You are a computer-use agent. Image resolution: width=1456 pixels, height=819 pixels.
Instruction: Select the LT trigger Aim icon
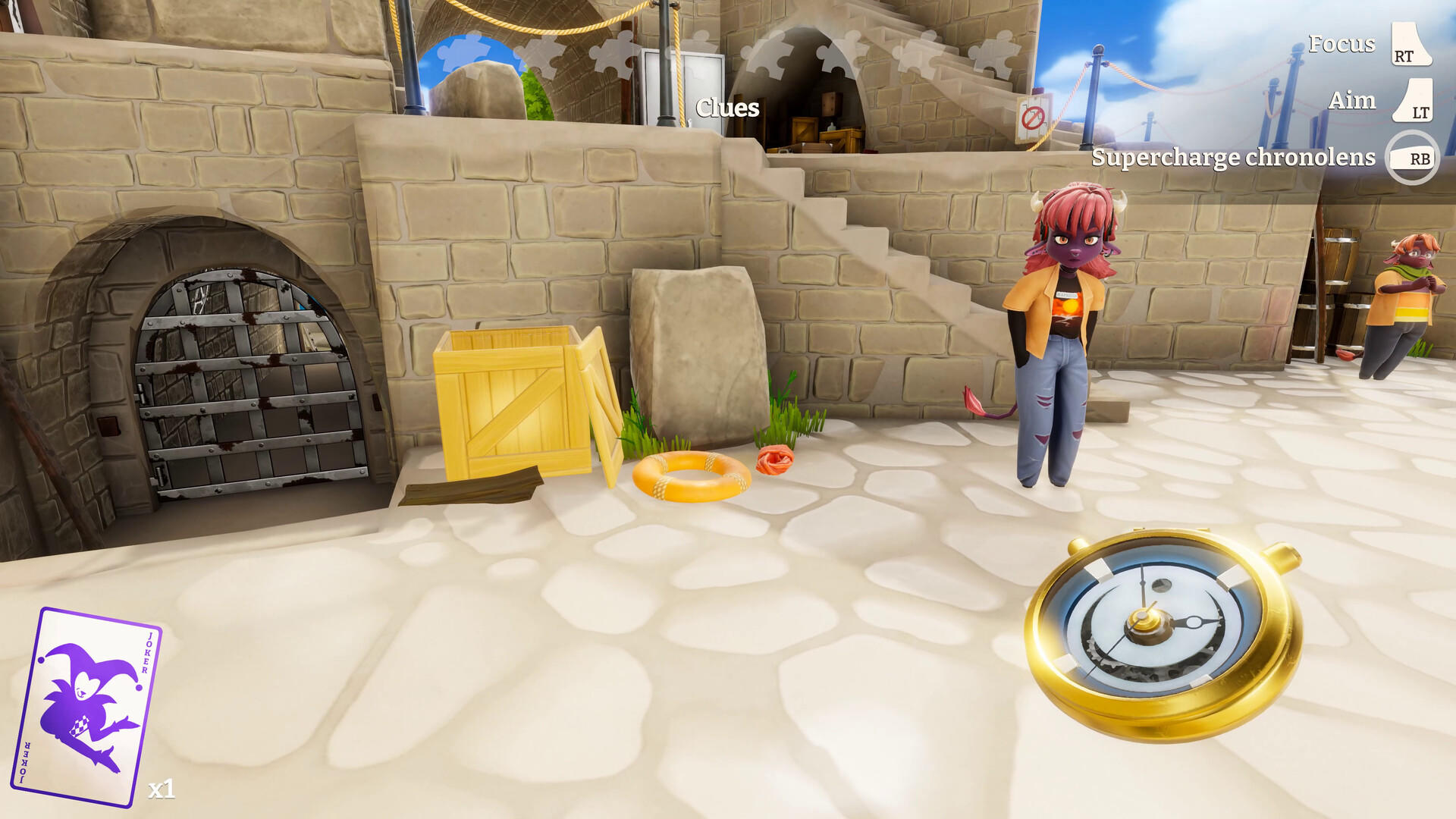(x=1412, y=100)
